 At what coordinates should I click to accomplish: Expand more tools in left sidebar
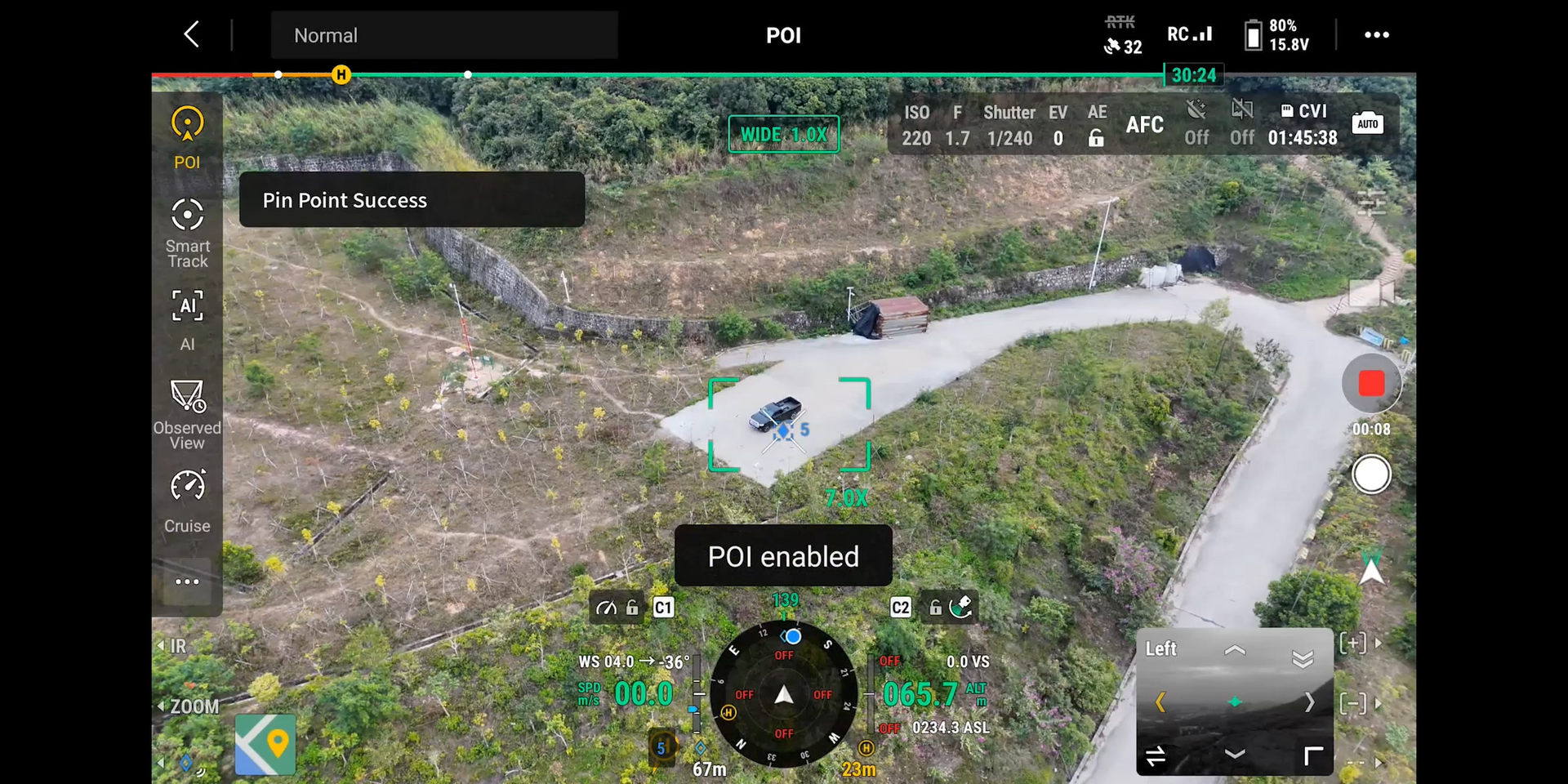[x=187, y=581]
